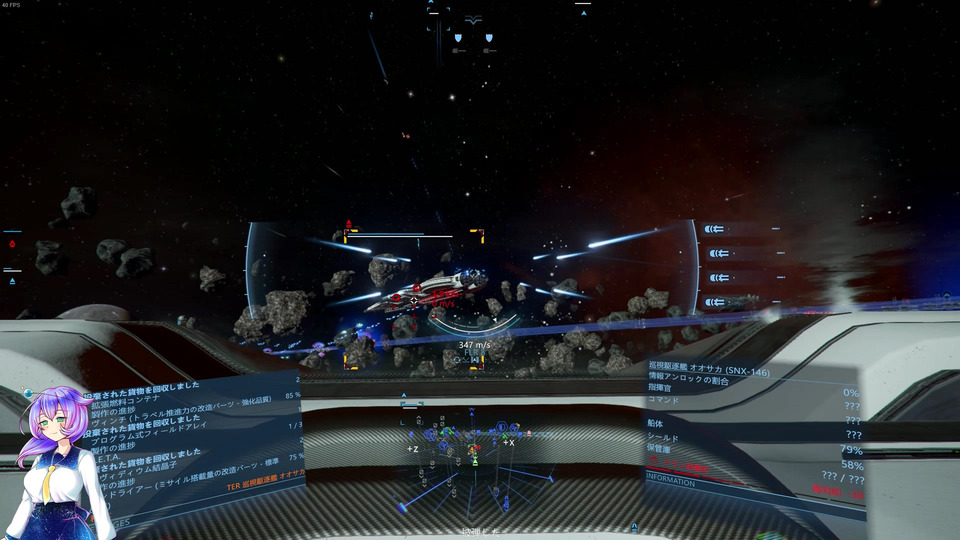Screen dimensions: 960x540
Task: Open the target INFORMATION panel
Action: click(x=671, y=481)
